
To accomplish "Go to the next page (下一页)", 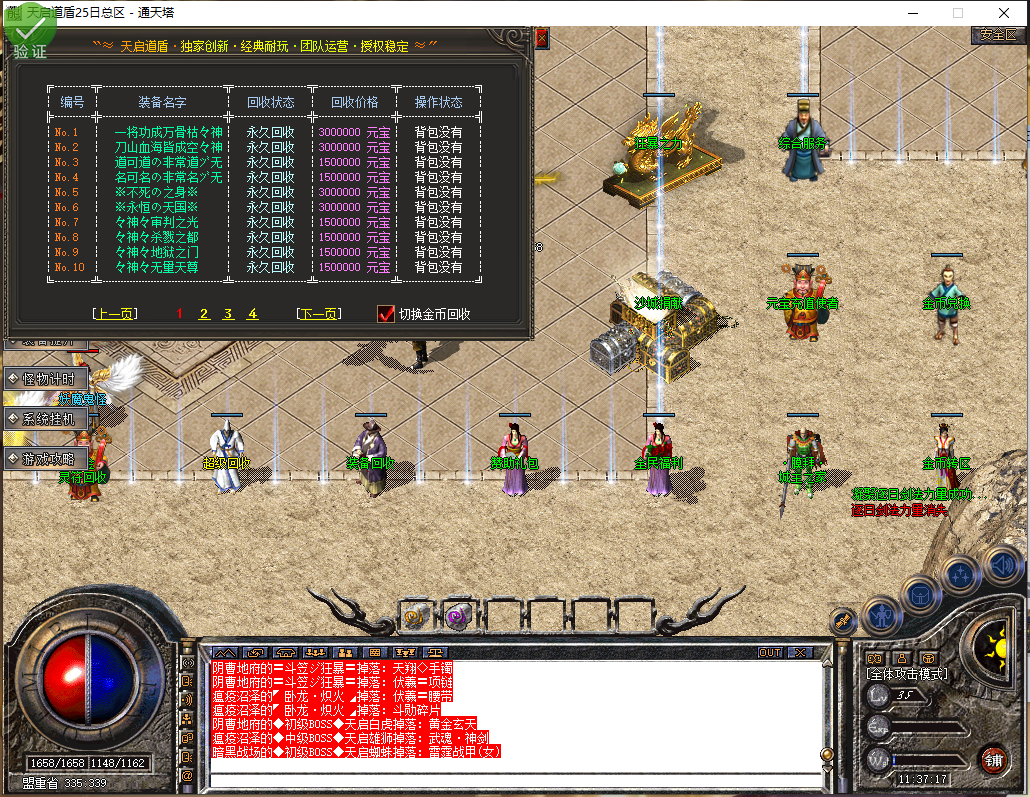I will click(x=318, y=314).
